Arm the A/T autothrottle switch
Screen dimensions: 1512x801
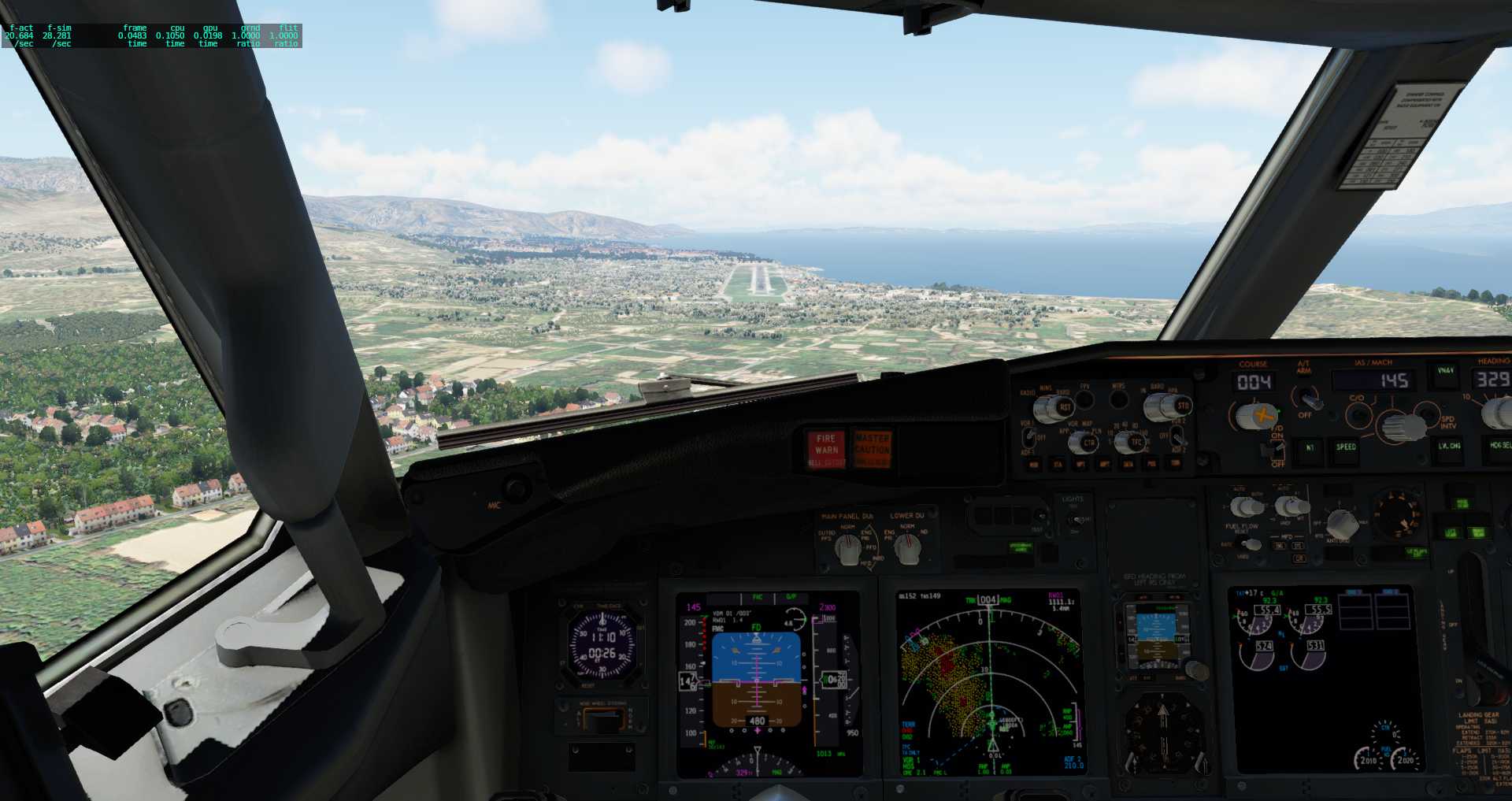pos(1310,402)
